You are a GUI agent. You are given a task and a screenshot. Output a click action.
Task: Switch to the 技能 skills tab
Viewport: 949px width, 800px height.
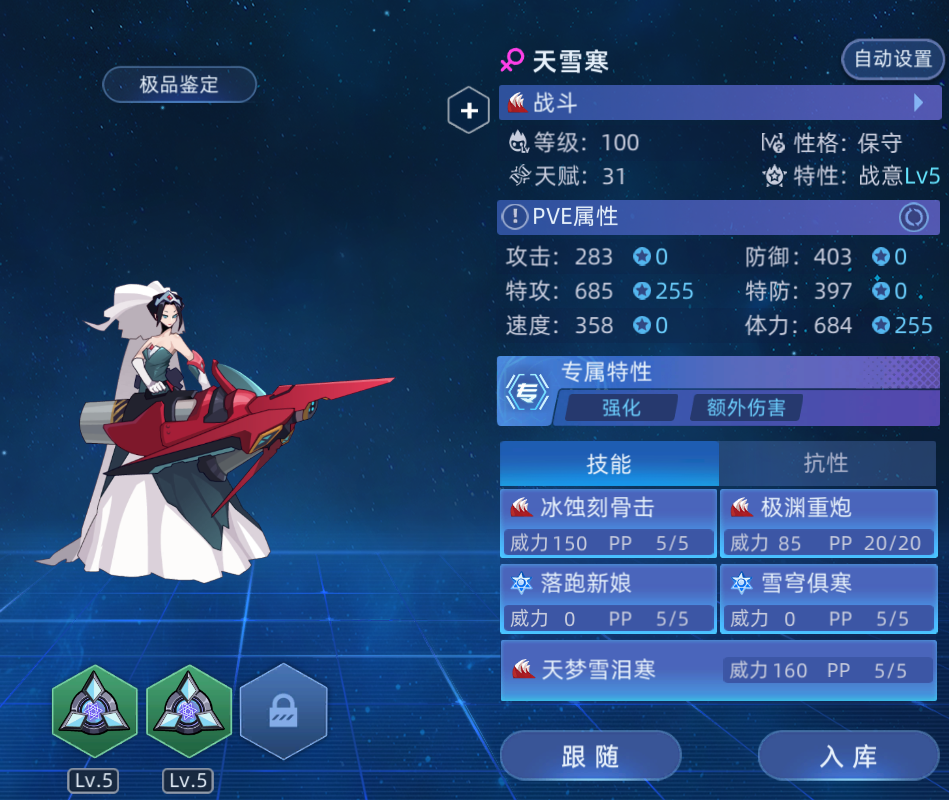(609, 463)
